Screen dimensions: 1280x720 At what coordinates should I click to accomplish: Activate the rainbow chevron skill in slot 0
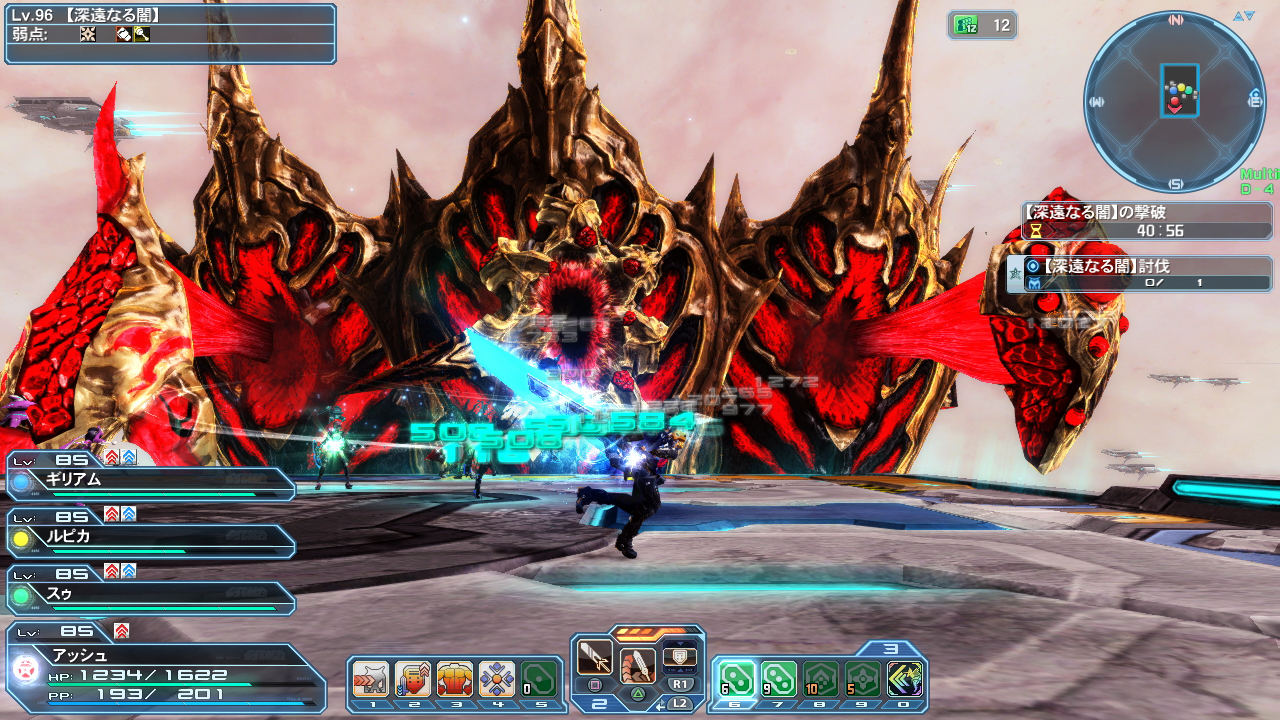905,679
